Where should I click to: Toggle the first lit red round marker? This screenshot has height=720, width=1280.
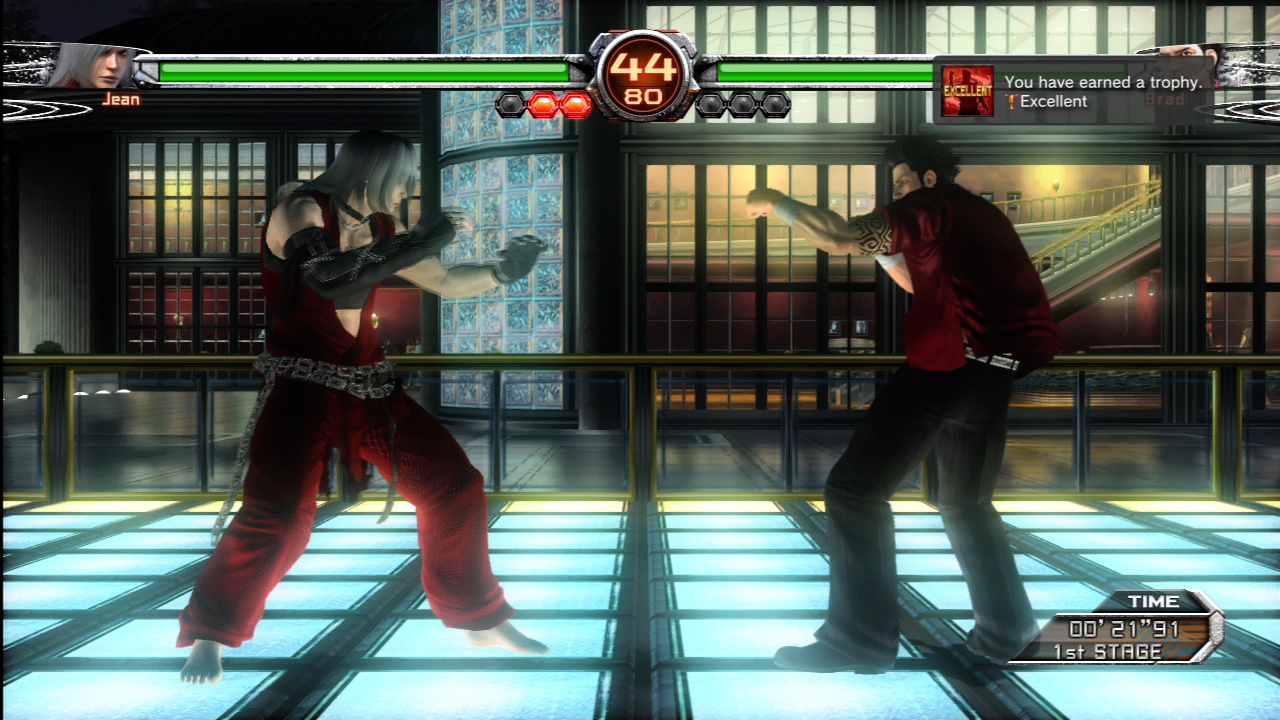(541, 102)
